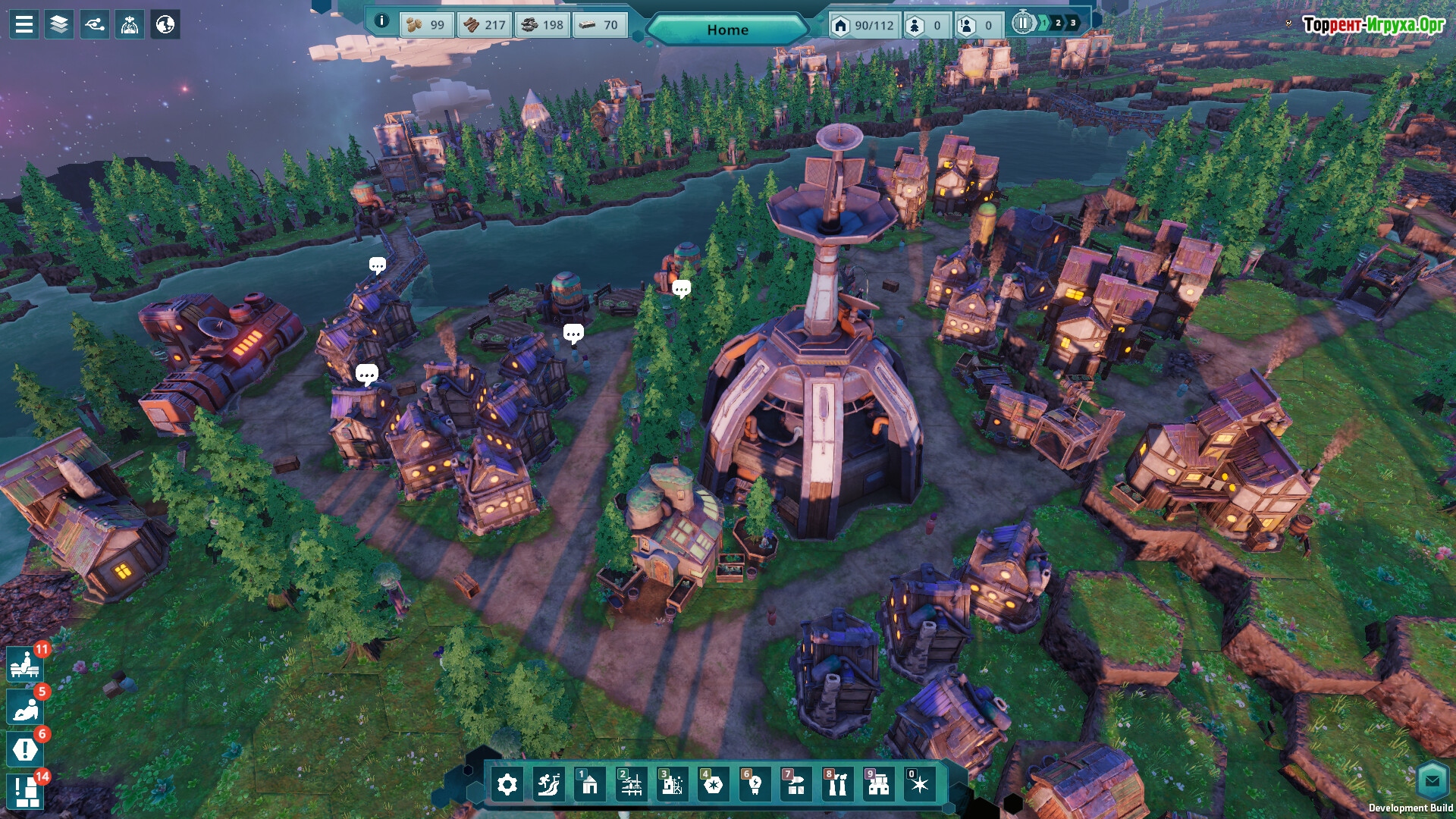This screenshot has width=1456, height=819.
Task: Open the colonist management panel
Action: point(130,24)
